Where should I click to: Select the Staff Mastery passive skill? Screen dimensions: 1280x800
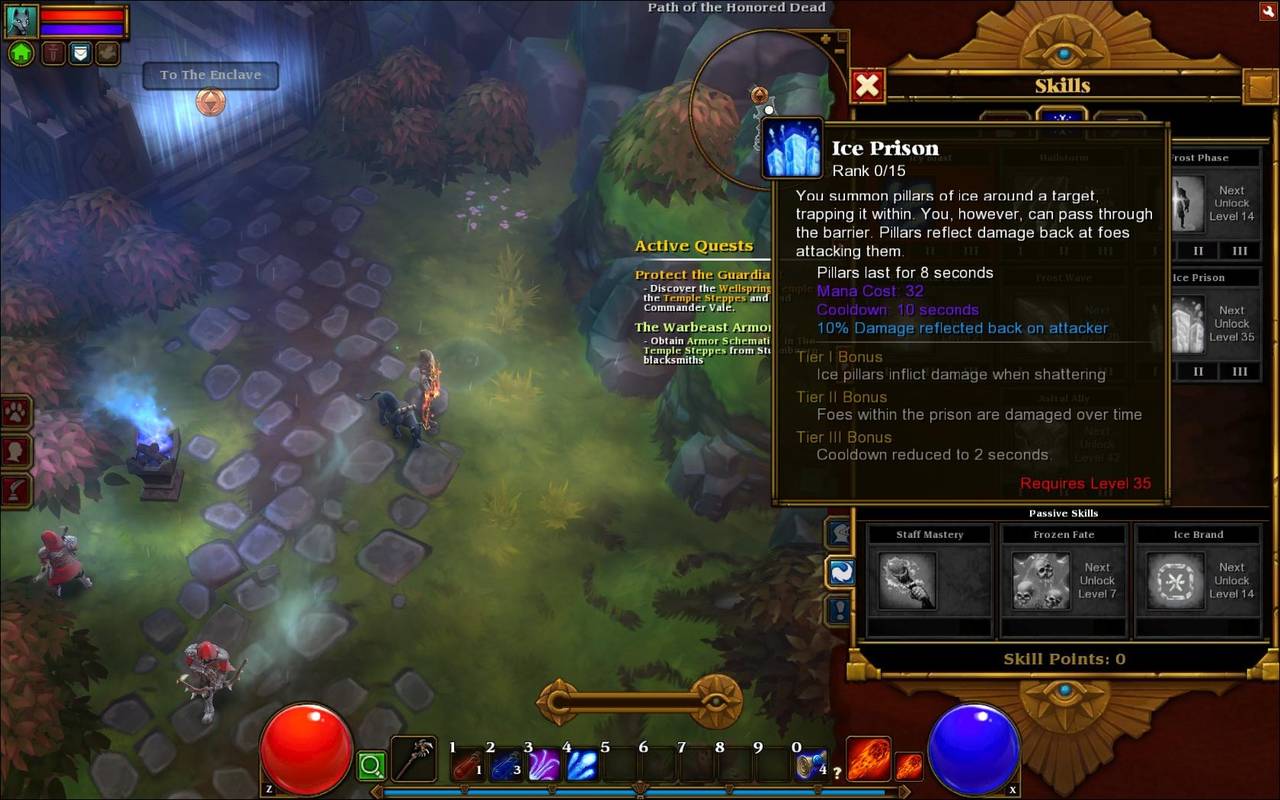pyautogui.click(x=909, y=580)
